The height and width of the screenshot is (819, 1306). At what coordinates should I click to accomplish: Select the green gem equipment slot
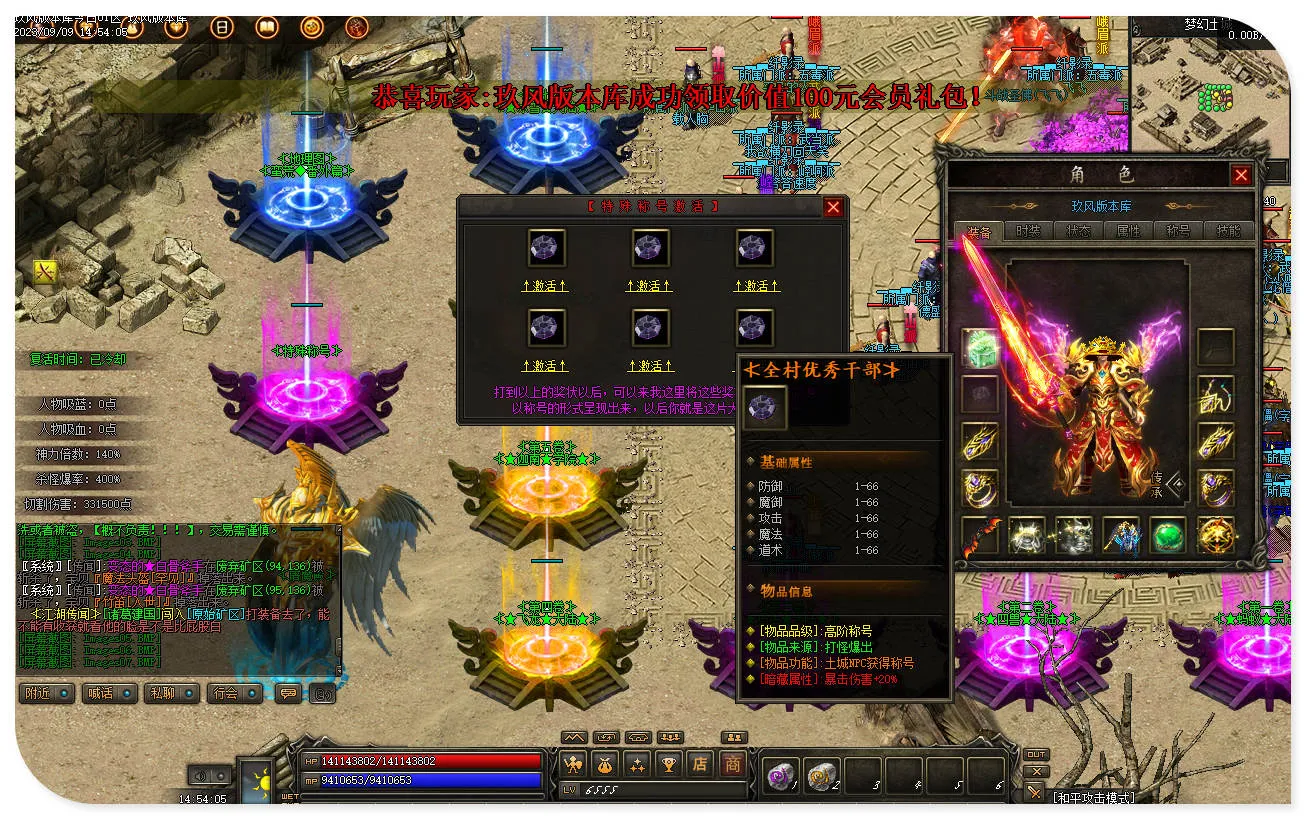1168,535
